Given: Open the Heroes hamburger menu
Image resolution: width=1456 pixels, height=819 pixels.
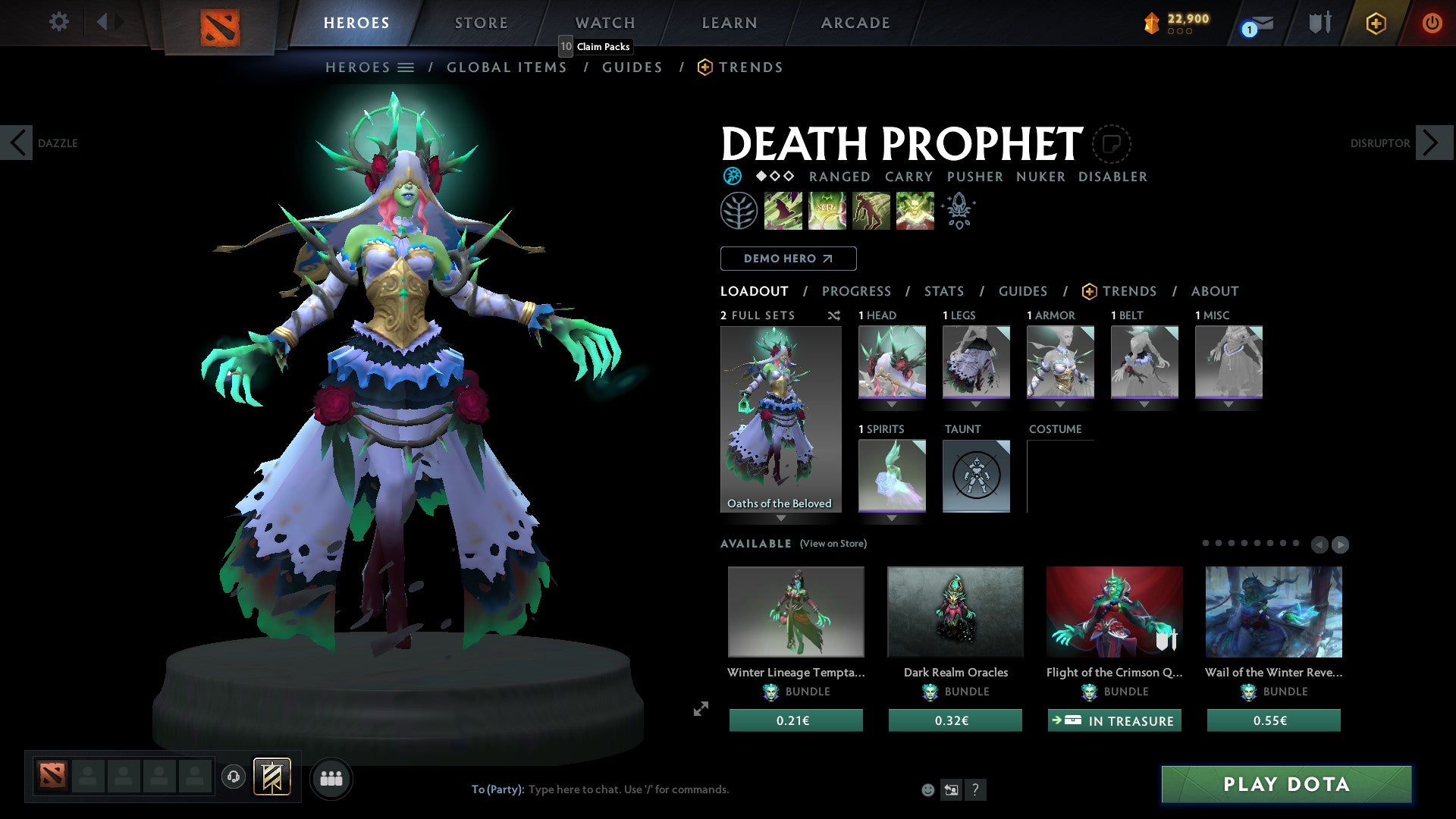Looking at the screenshot, I should pos(406,67).
